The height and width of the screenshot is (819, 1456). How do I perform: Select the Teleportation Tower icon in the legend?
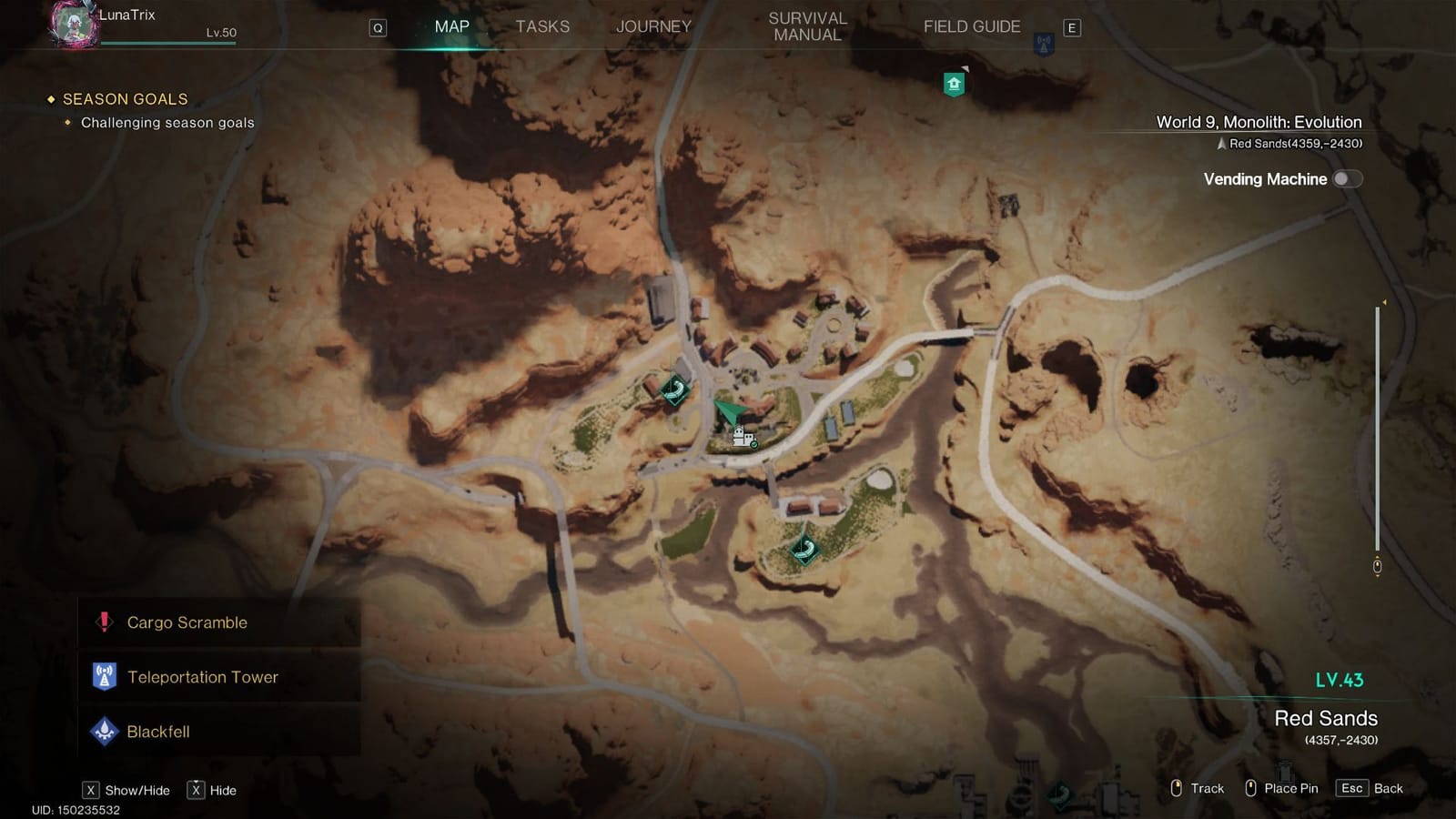pos(104,677)
